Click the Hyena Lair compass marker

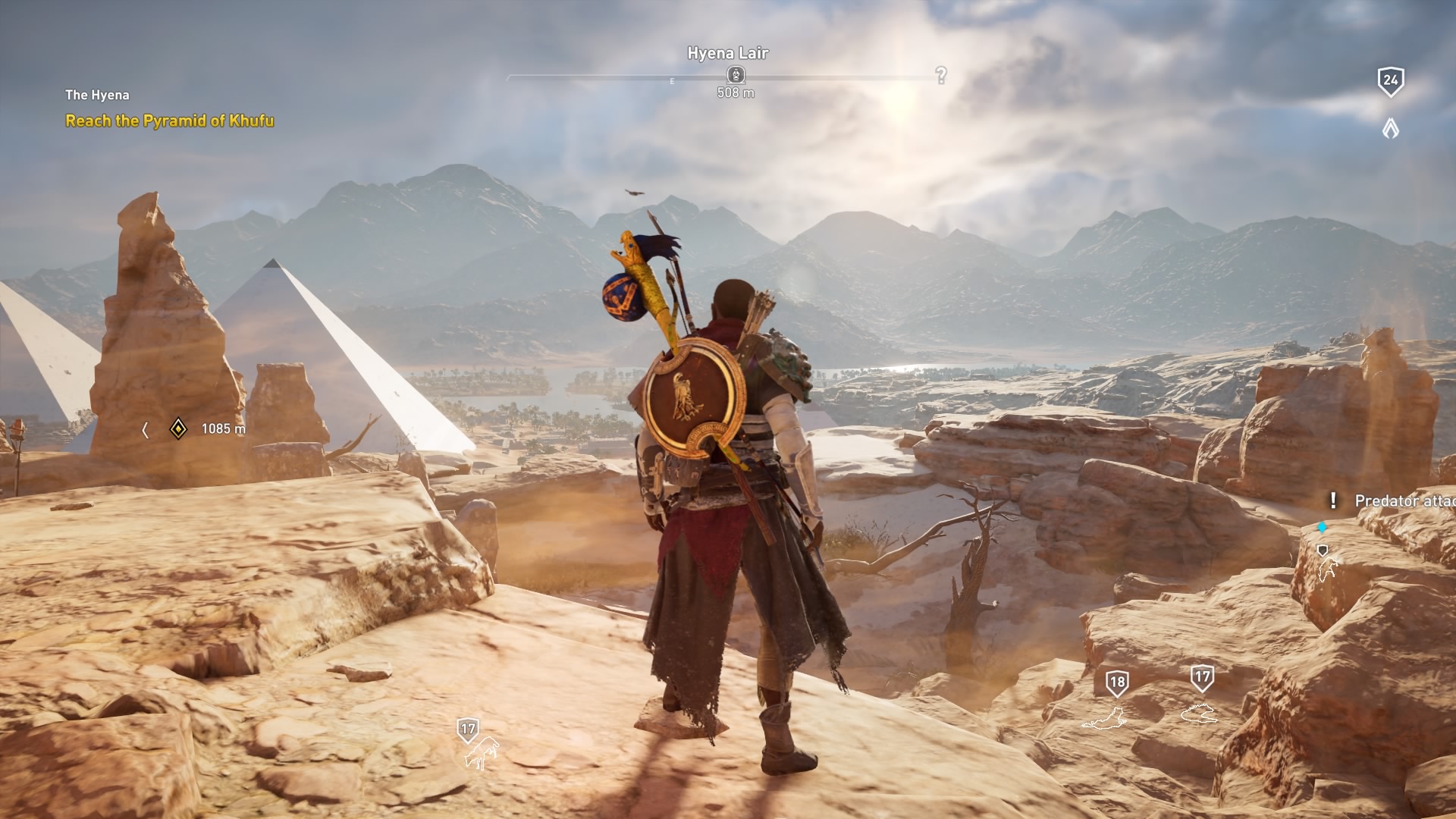point(736,74)
